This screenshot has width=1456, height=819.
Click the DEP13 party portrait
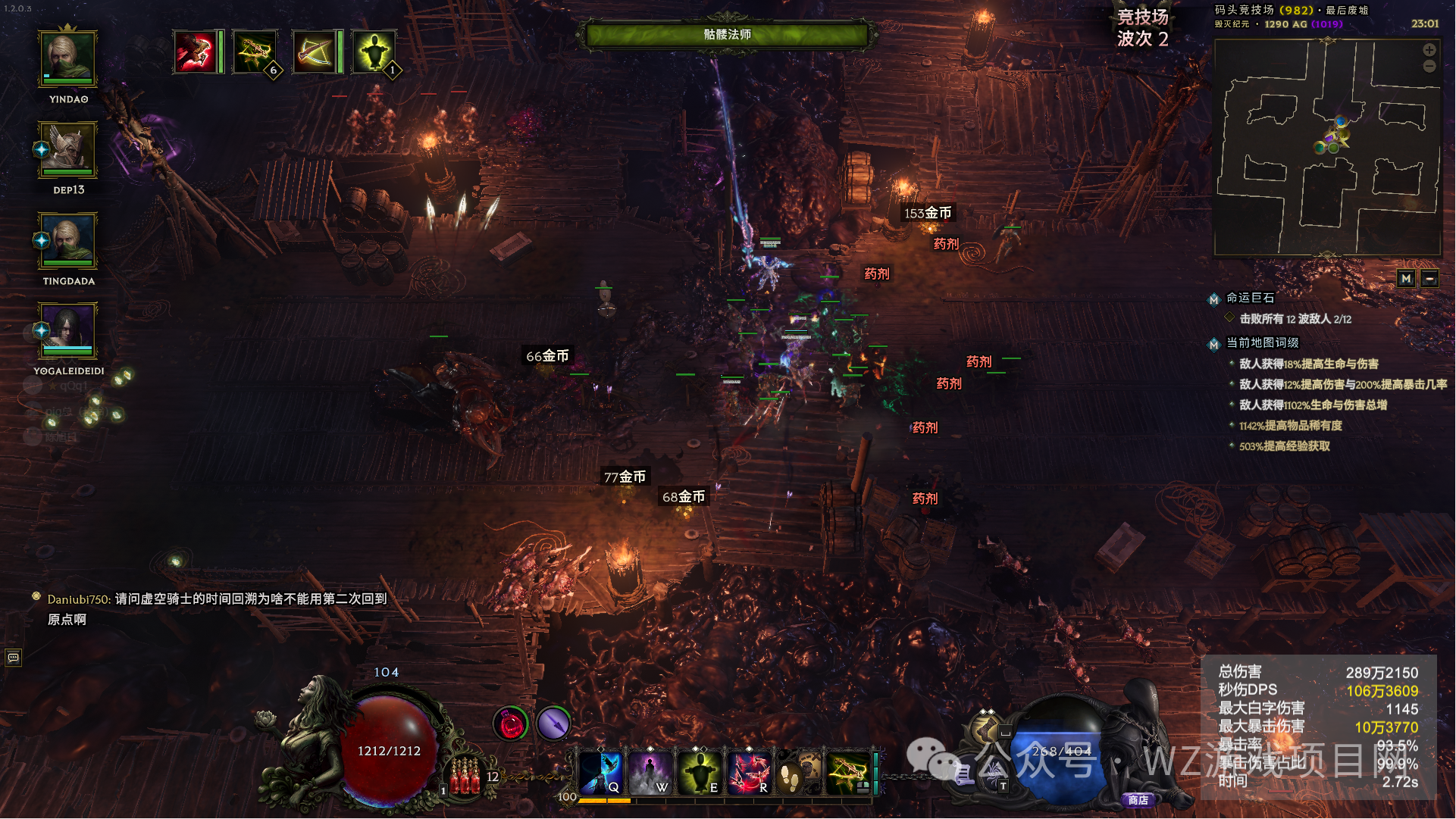coord(68,149)
